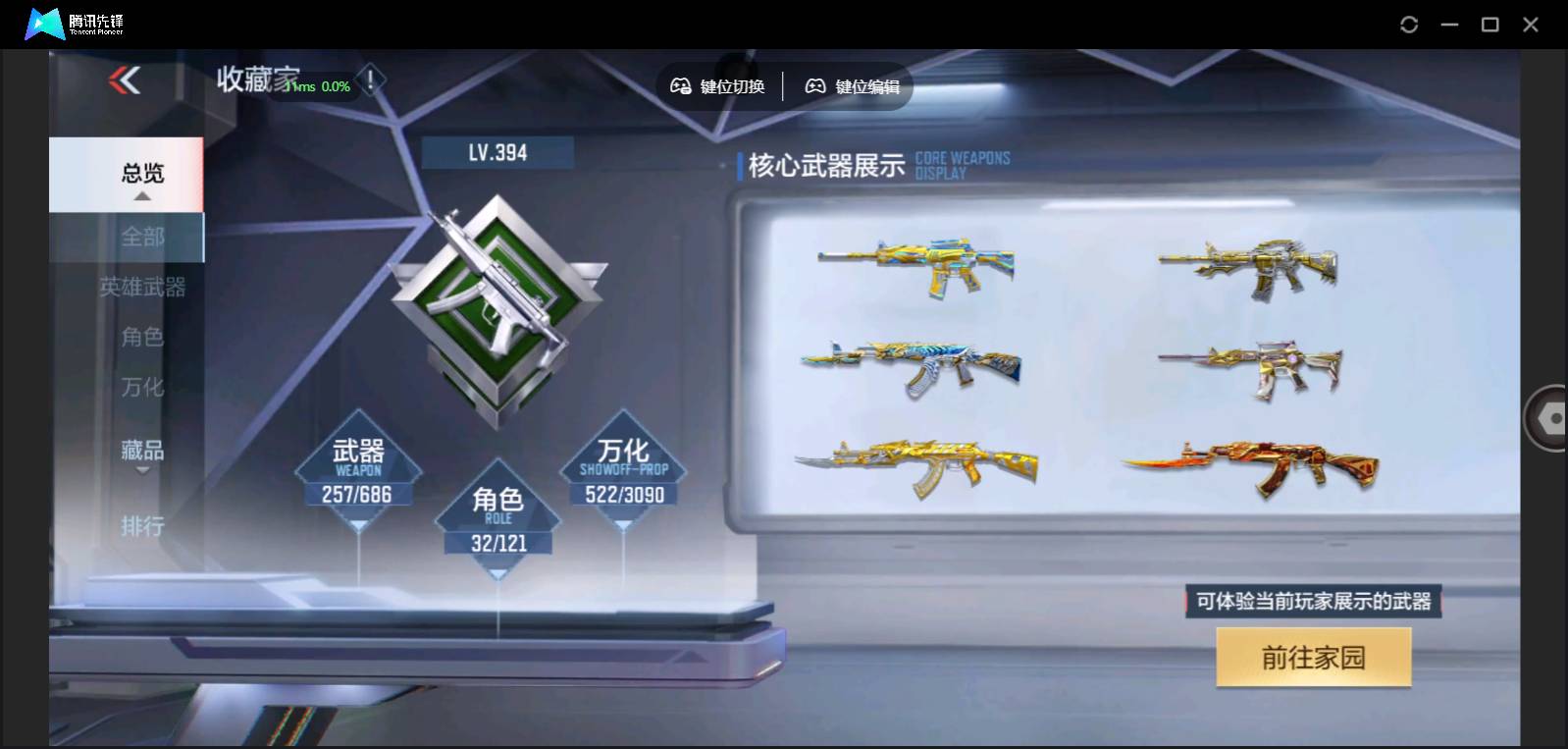Click the refresh icon in the title bar

pyautogui.click(x=1410, y=23)
